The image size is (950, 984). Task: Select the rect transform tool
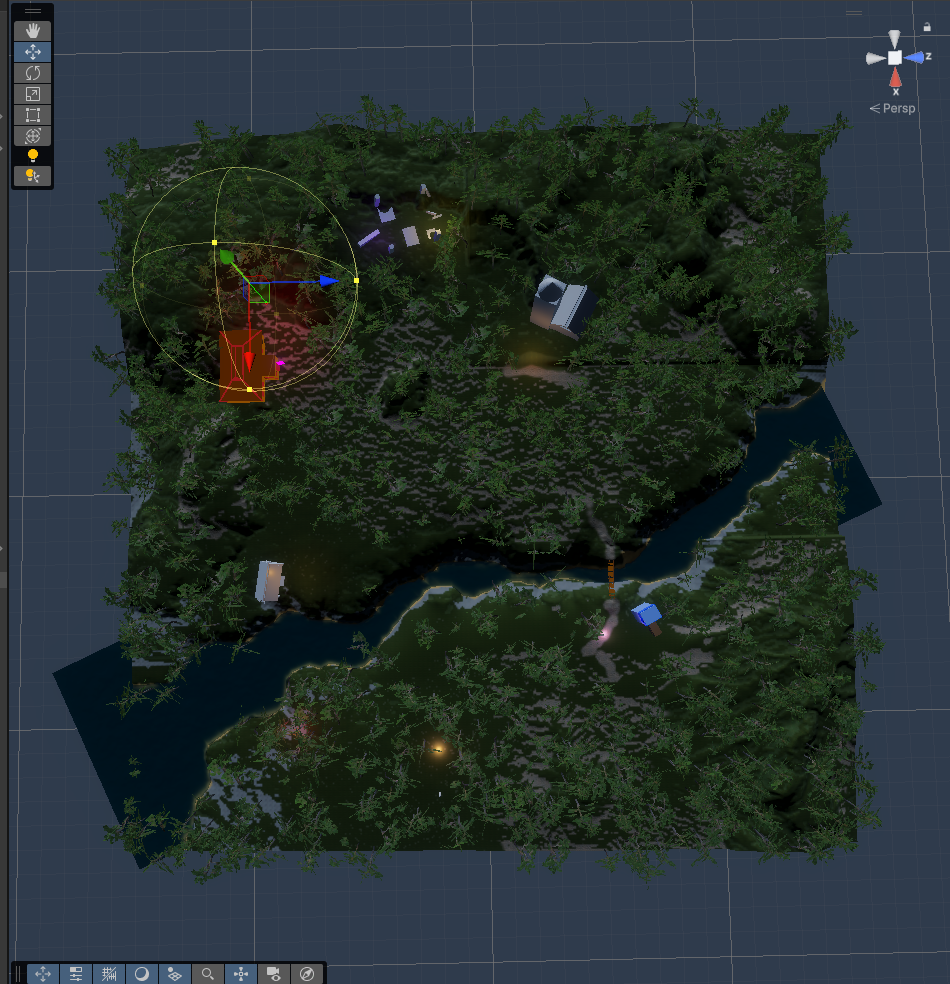pos(32,115)
